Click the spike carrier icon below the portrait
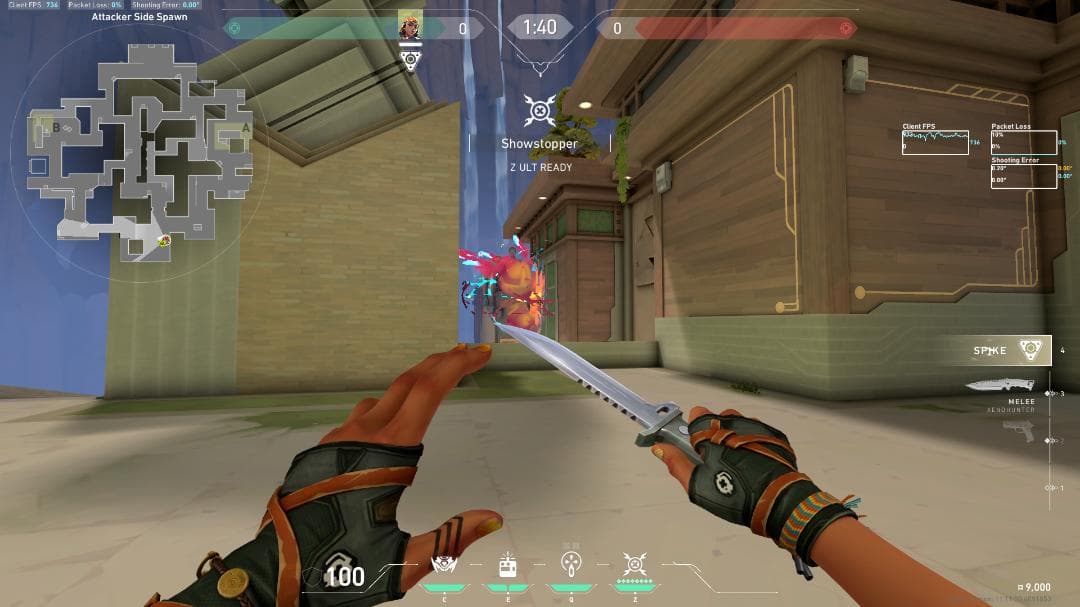The image size is (1080, 607). point(409,59)
